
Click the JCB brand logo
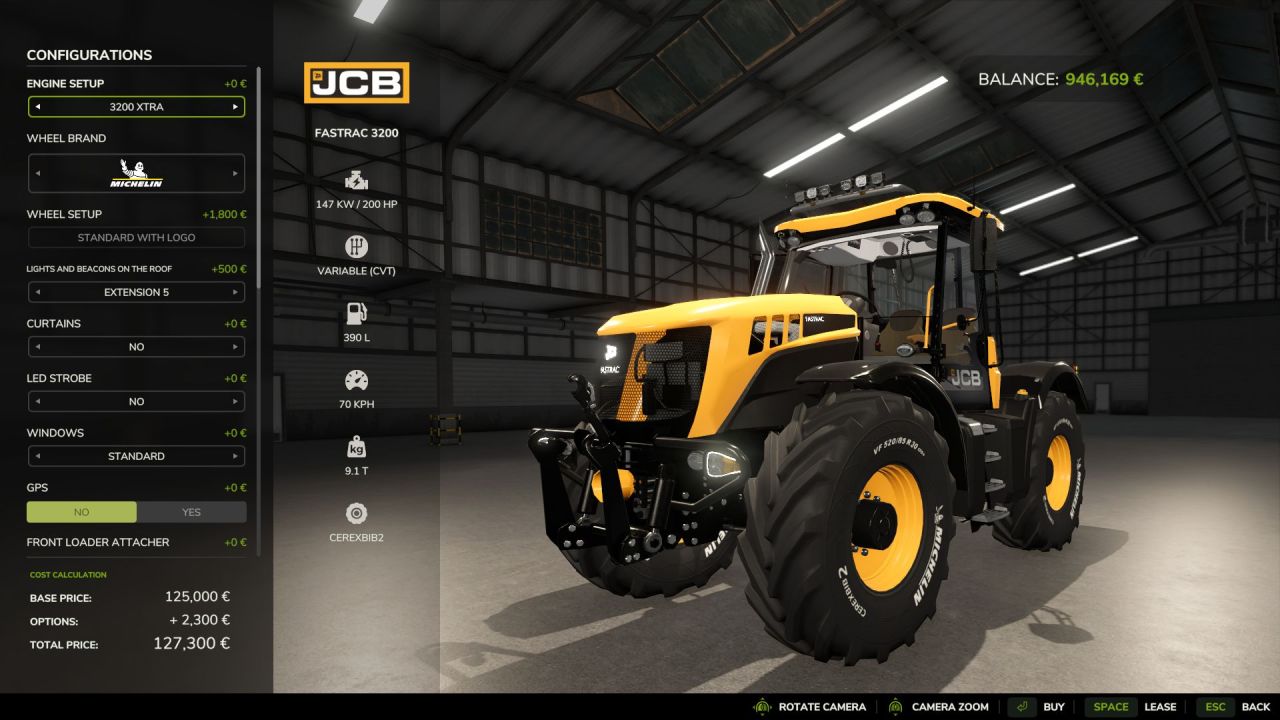(x=357, y=83)
